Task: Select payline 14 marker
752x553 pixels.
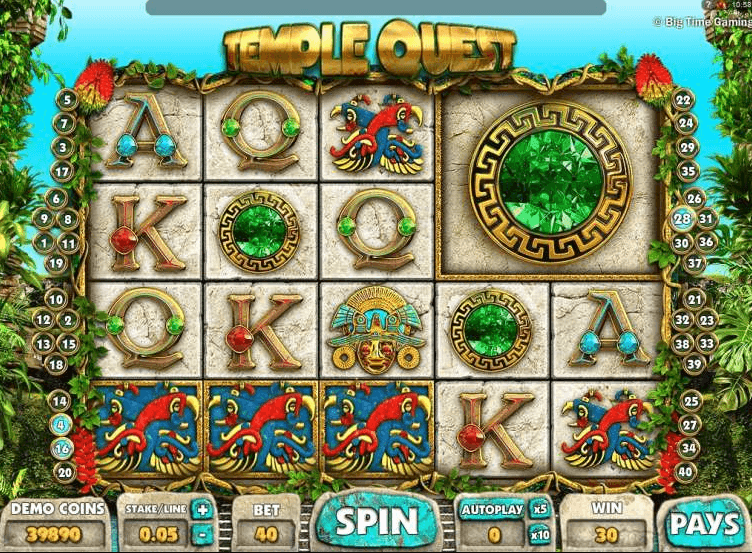Action: pos(59,400)
